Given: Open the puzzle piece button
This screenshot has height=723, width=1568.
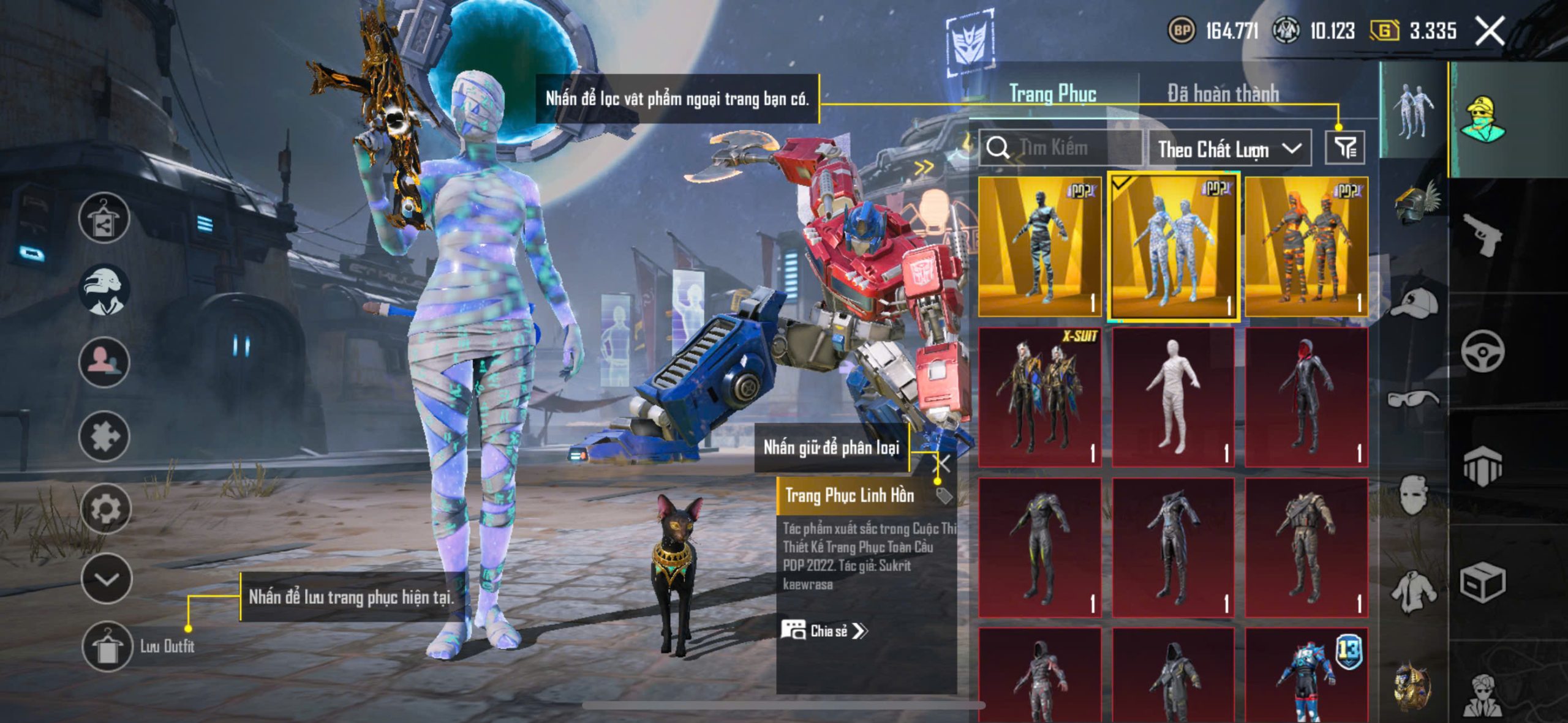Looking at the screenshot, I should [104, 436].
